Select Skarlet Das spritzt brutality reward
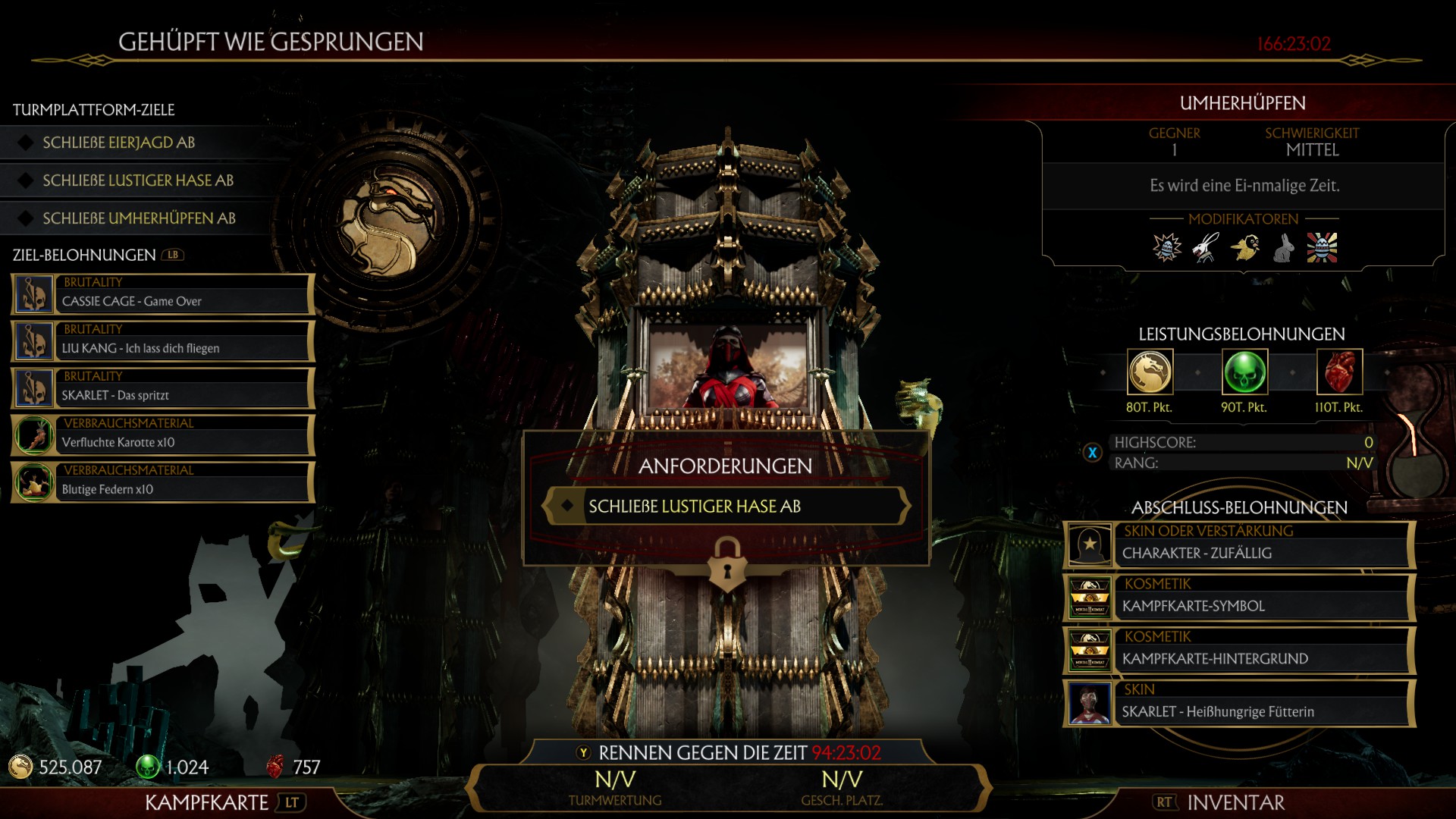The height and width of the screenshot is (819, 1456). coord(163,388)
